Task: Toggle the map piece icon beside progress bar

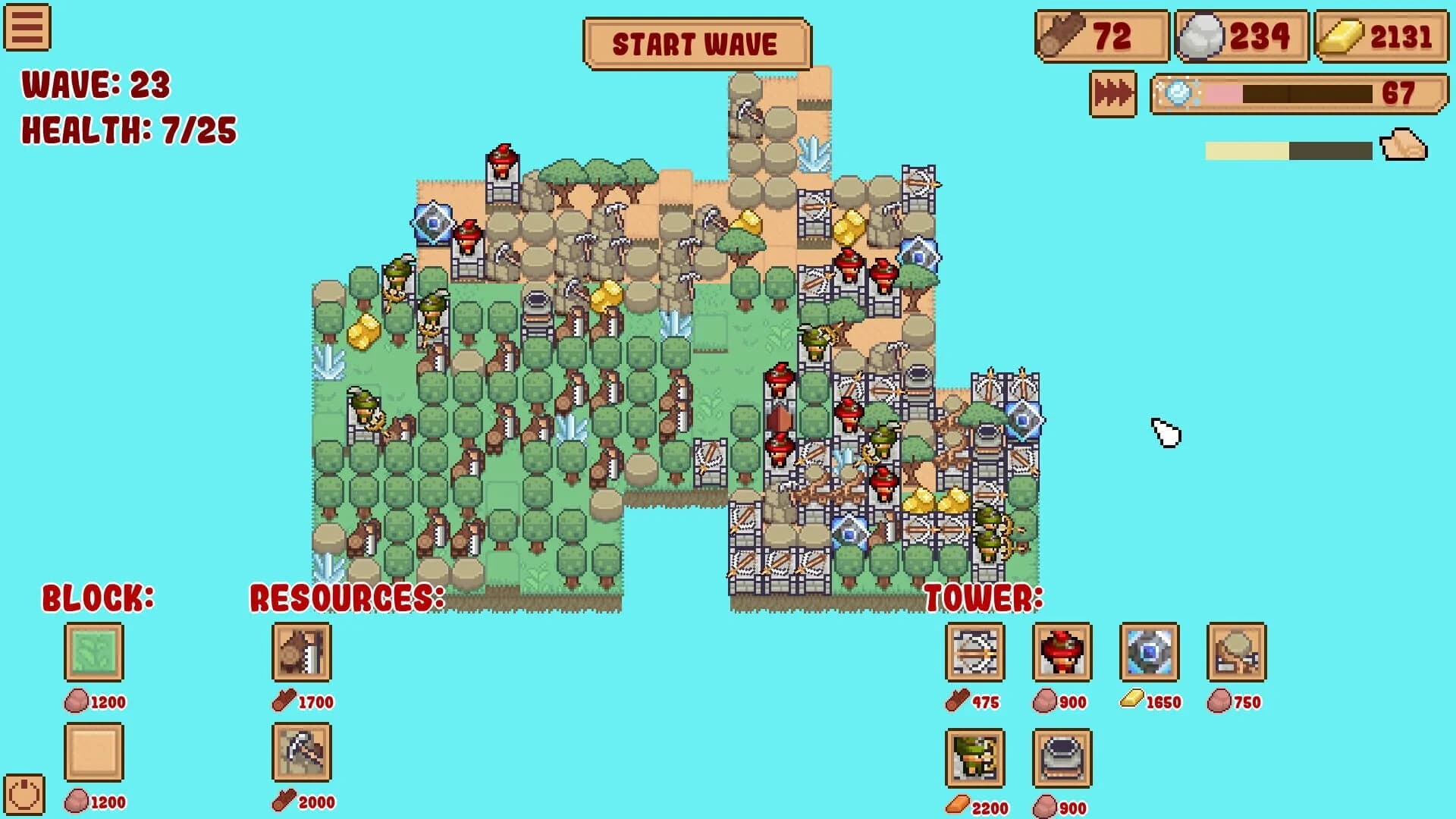Action: point(1404,146)
